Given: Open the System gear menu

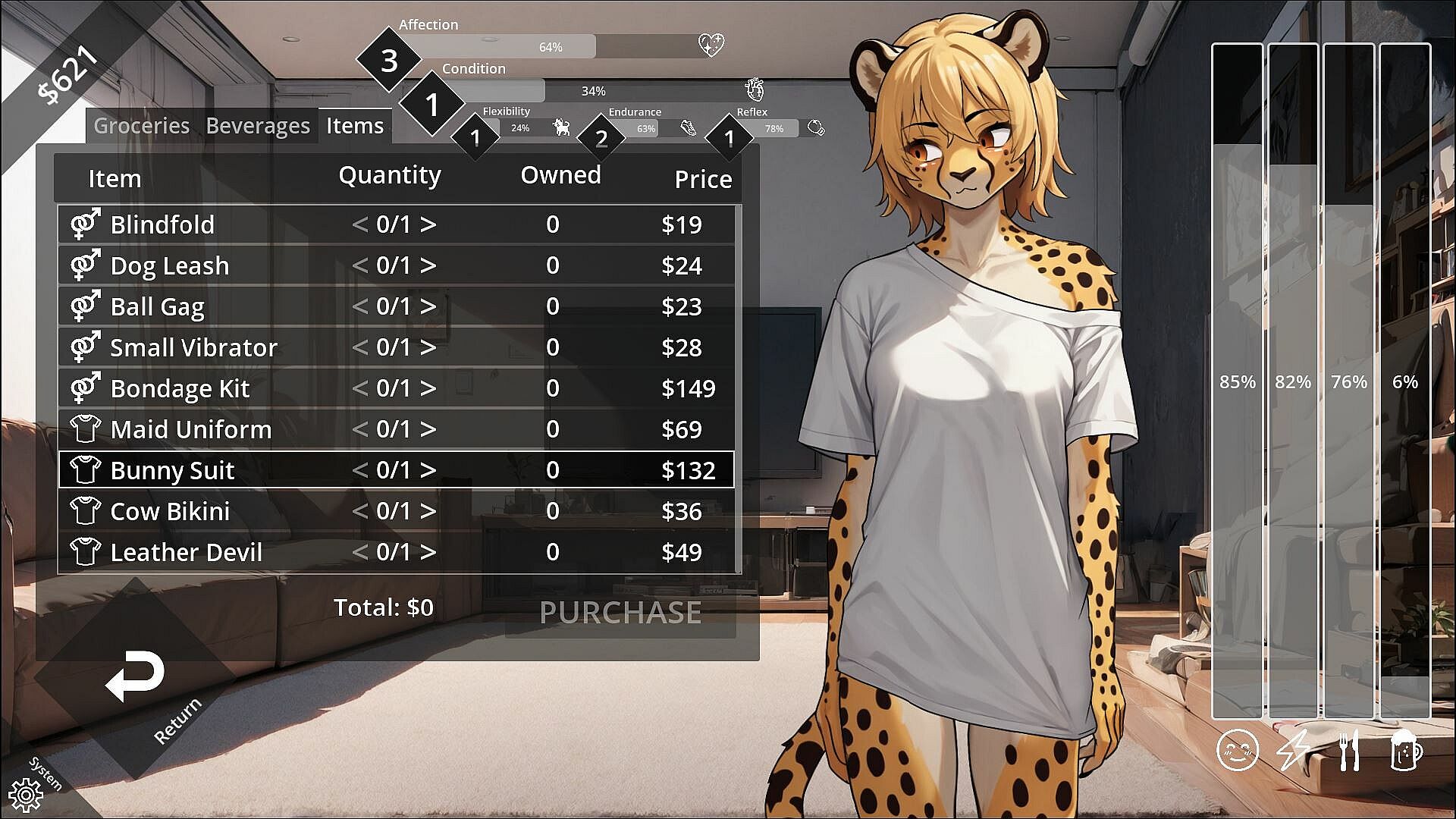Looking at the screenshot, I should pyautogui.click(x=26, y=794).
